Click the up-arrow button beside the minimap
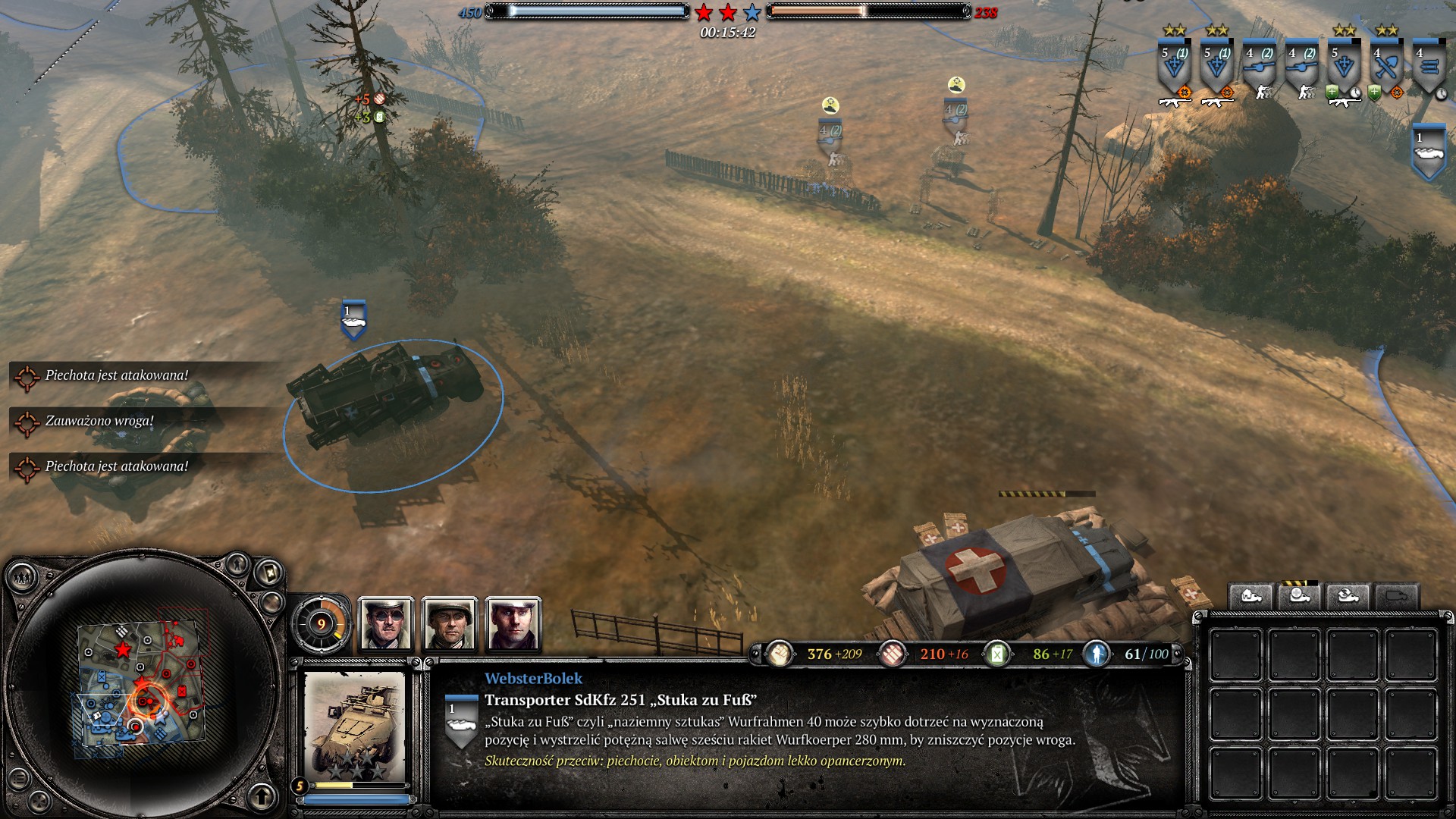This screenshot has width=1456, height=819. 262,795
